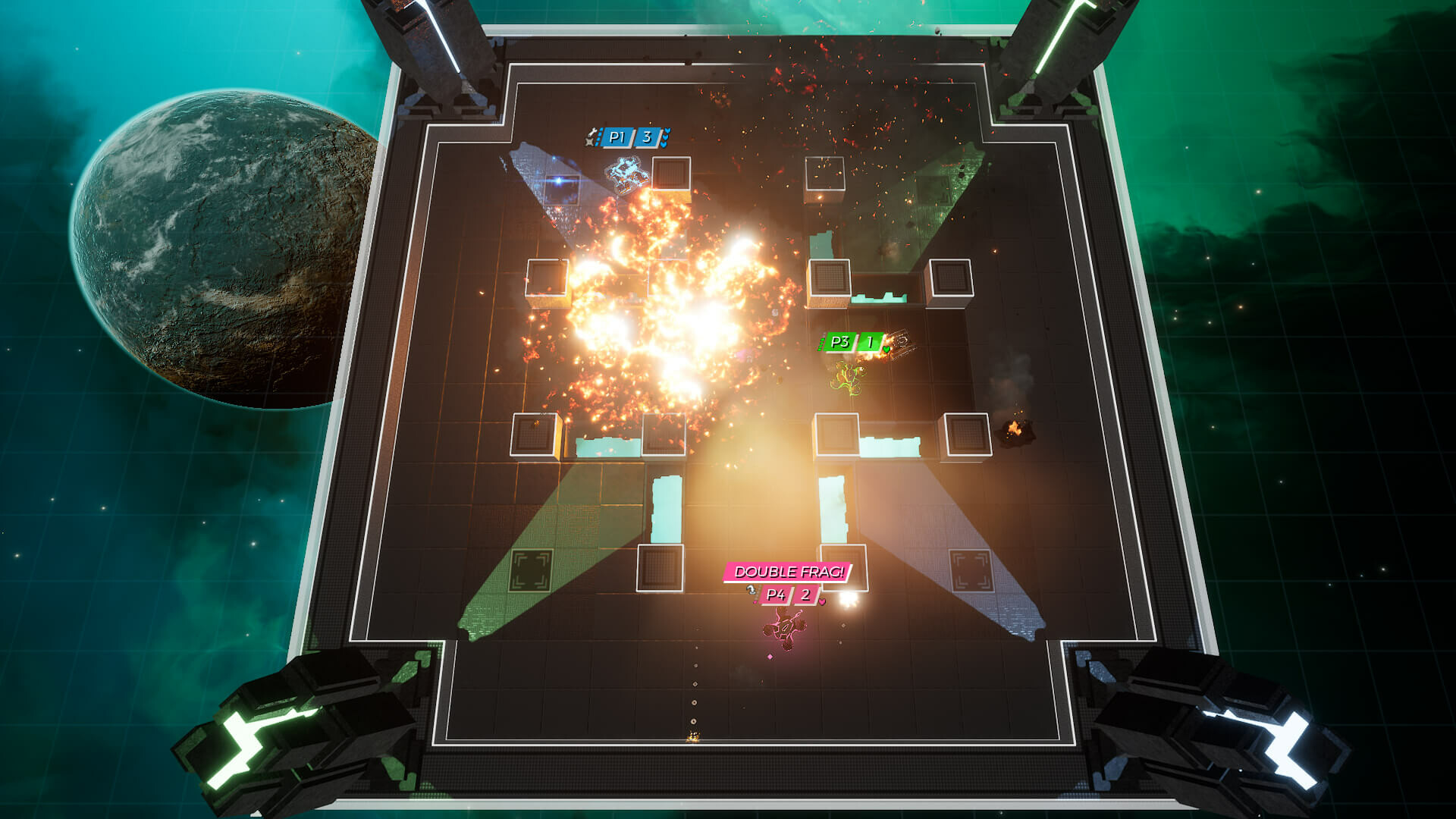This screenshot has width=1456, height=819.
Task: Toggle the P4 nameplate
Action: click(x=777, y=596)
